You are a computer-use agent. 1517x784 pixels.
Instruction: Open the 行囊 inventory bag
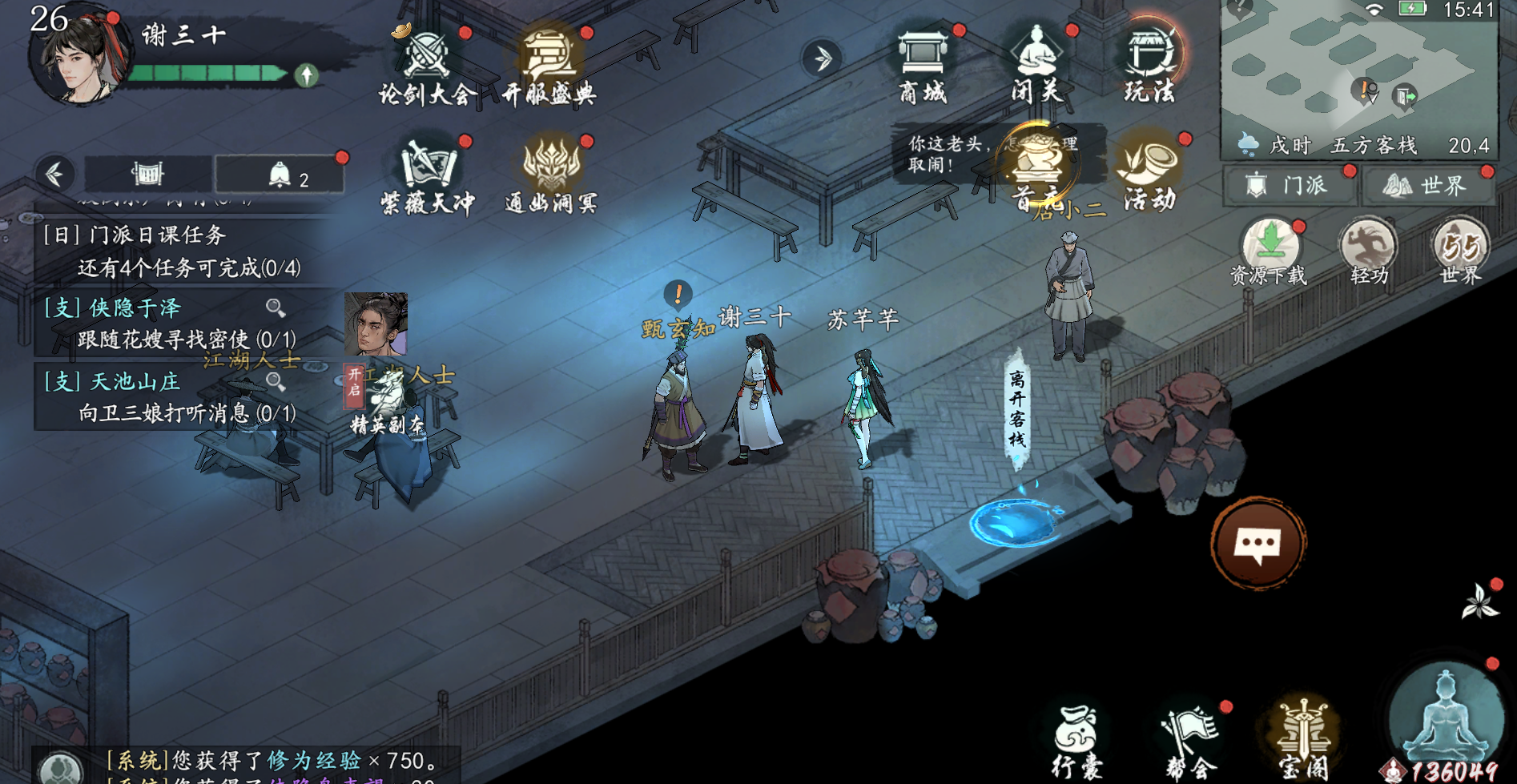[x=1076, y=741]
